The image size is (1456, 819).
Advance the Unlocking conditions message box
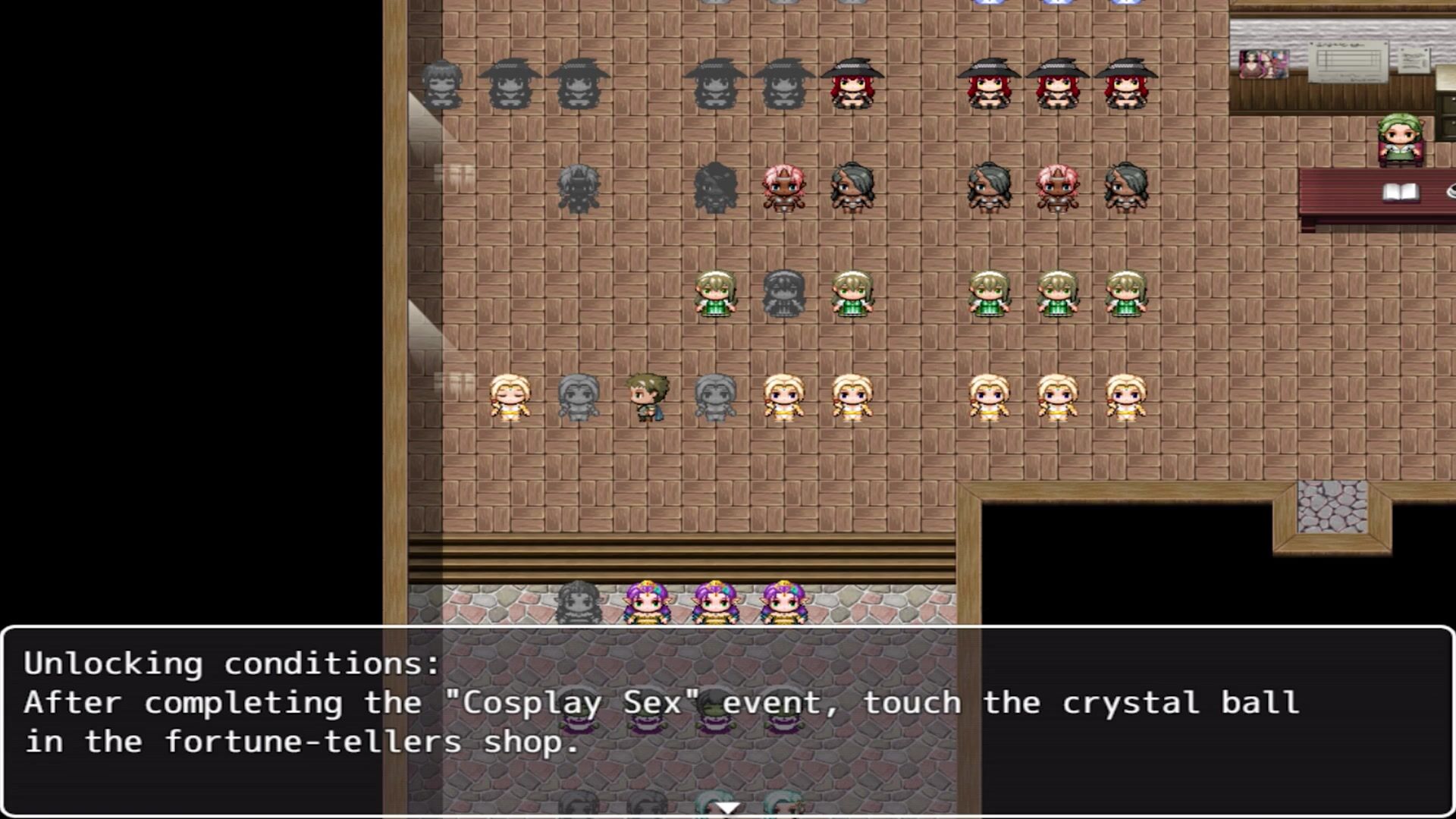click(727, 720)
